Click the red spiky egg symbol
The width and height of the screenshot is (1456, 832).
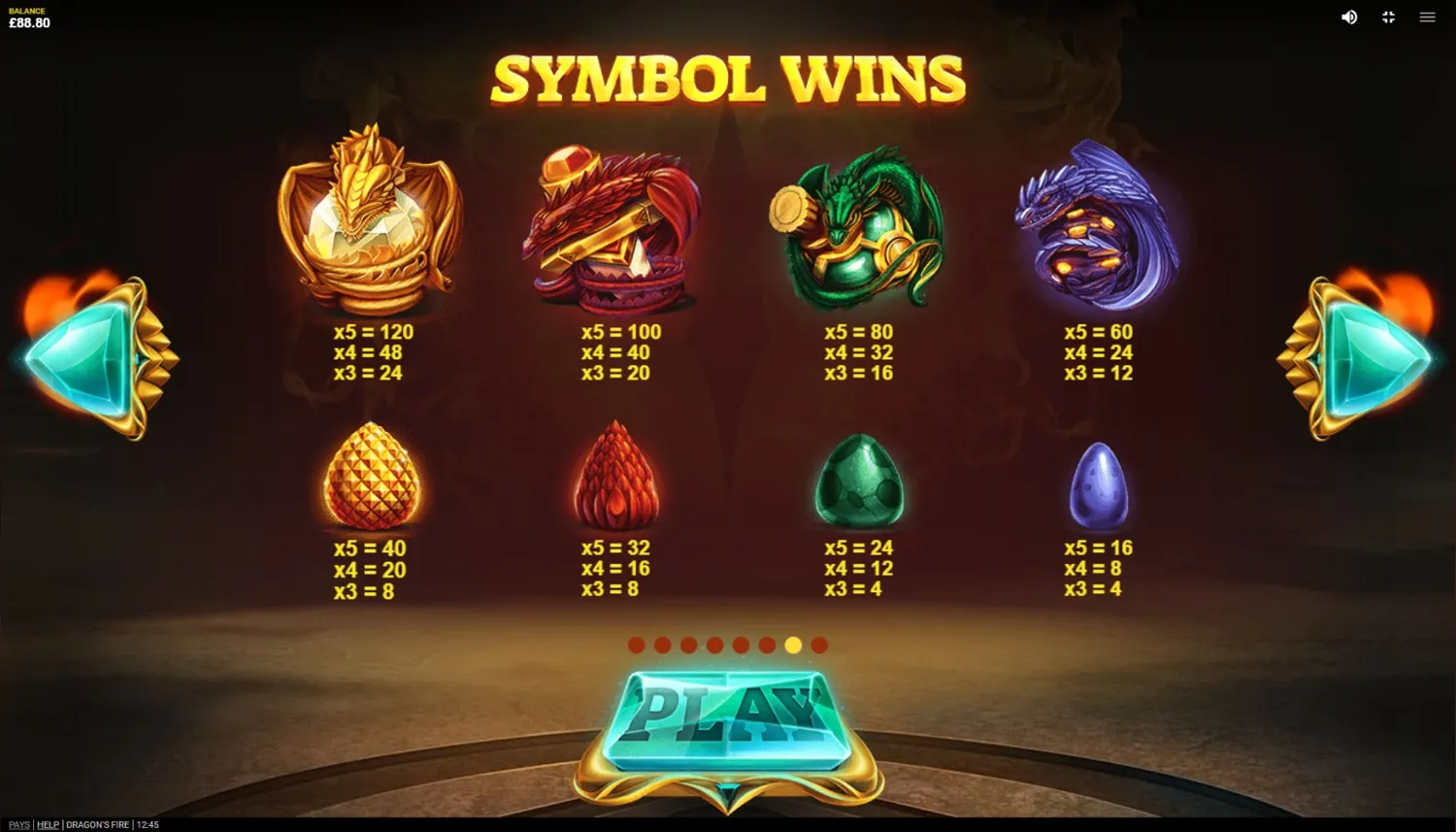pos(616,476)
